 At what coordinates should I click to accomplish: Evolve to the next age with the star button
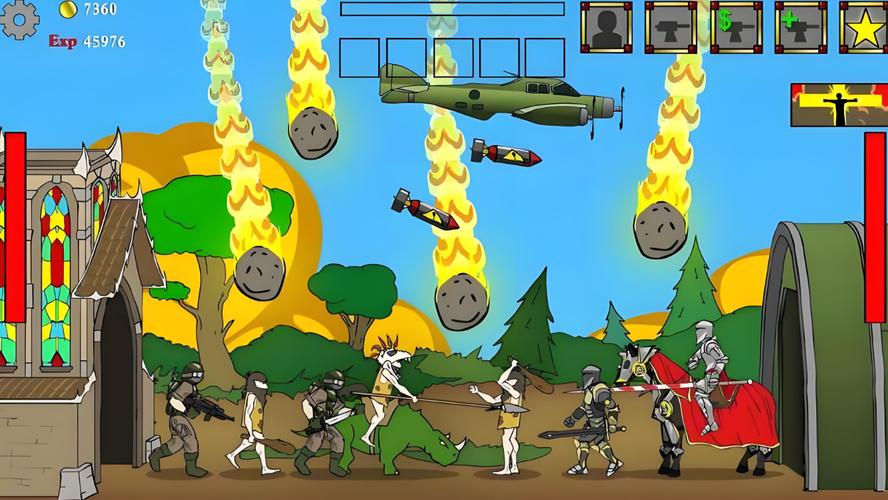pyautogui.click(x=863, y=27)
